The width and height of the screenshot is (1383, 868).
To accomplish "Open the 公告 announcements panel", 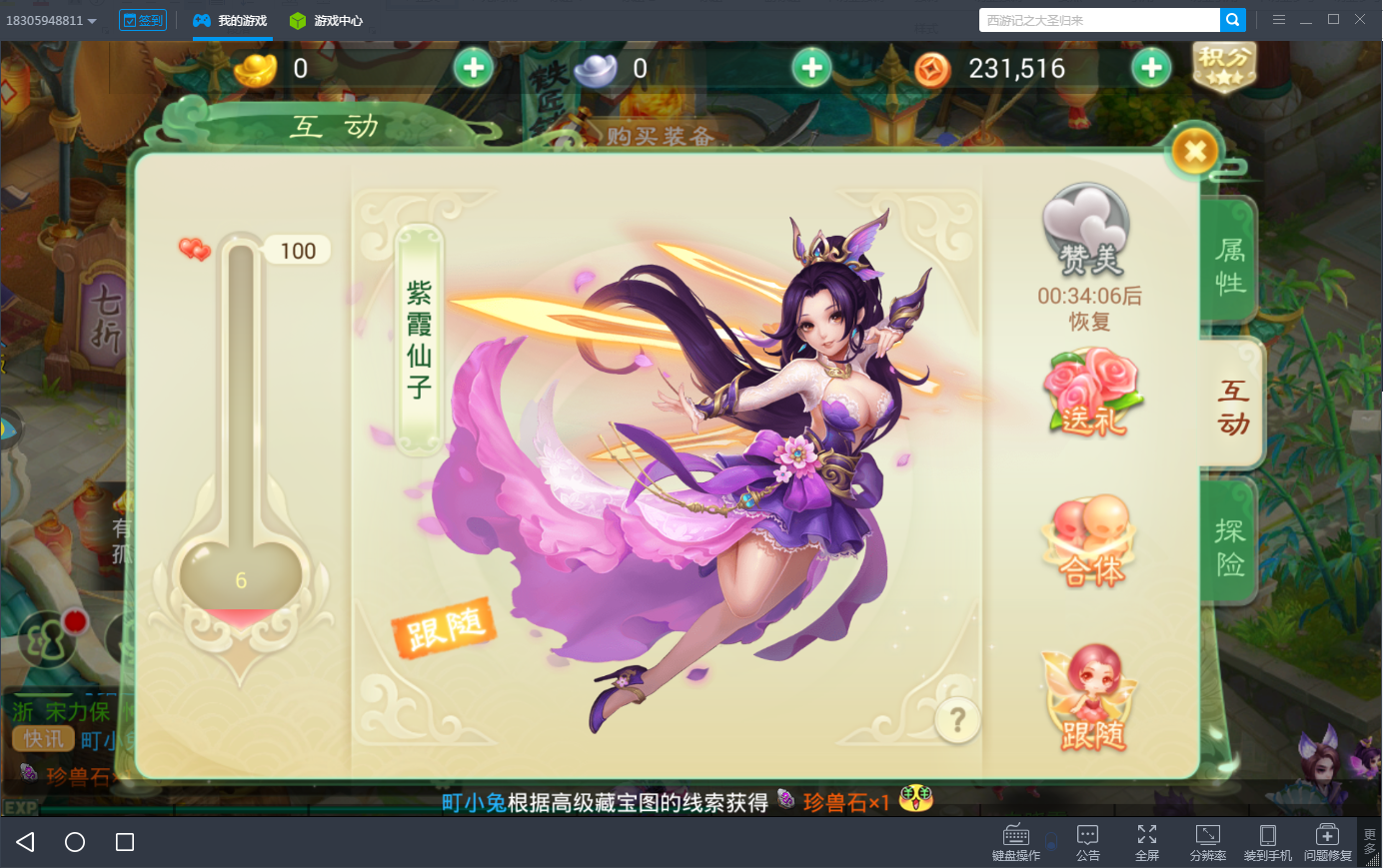I will point(1087,839).
